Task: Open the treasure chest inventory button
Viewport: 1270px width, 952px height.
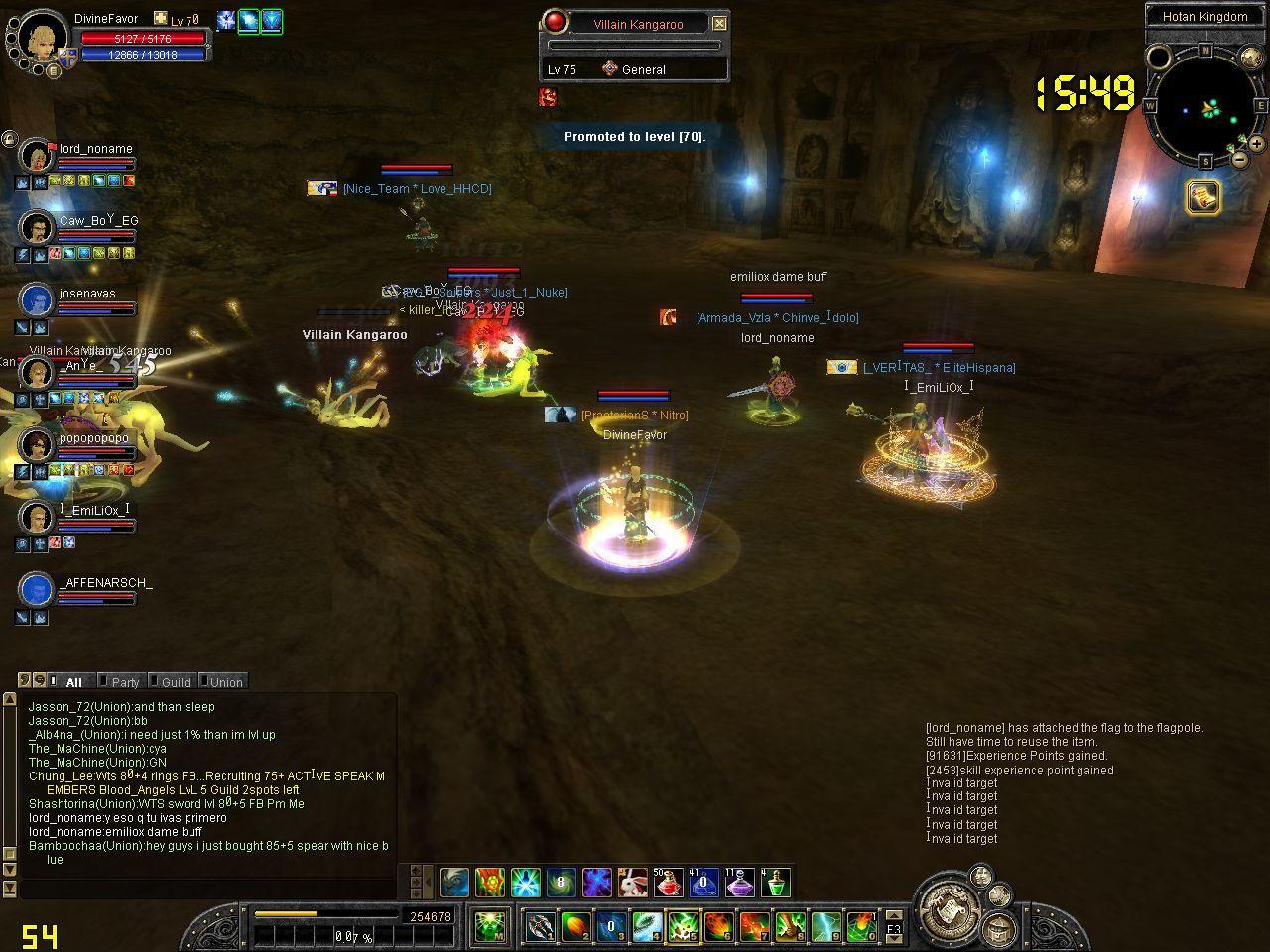Action: point(1000,929)
